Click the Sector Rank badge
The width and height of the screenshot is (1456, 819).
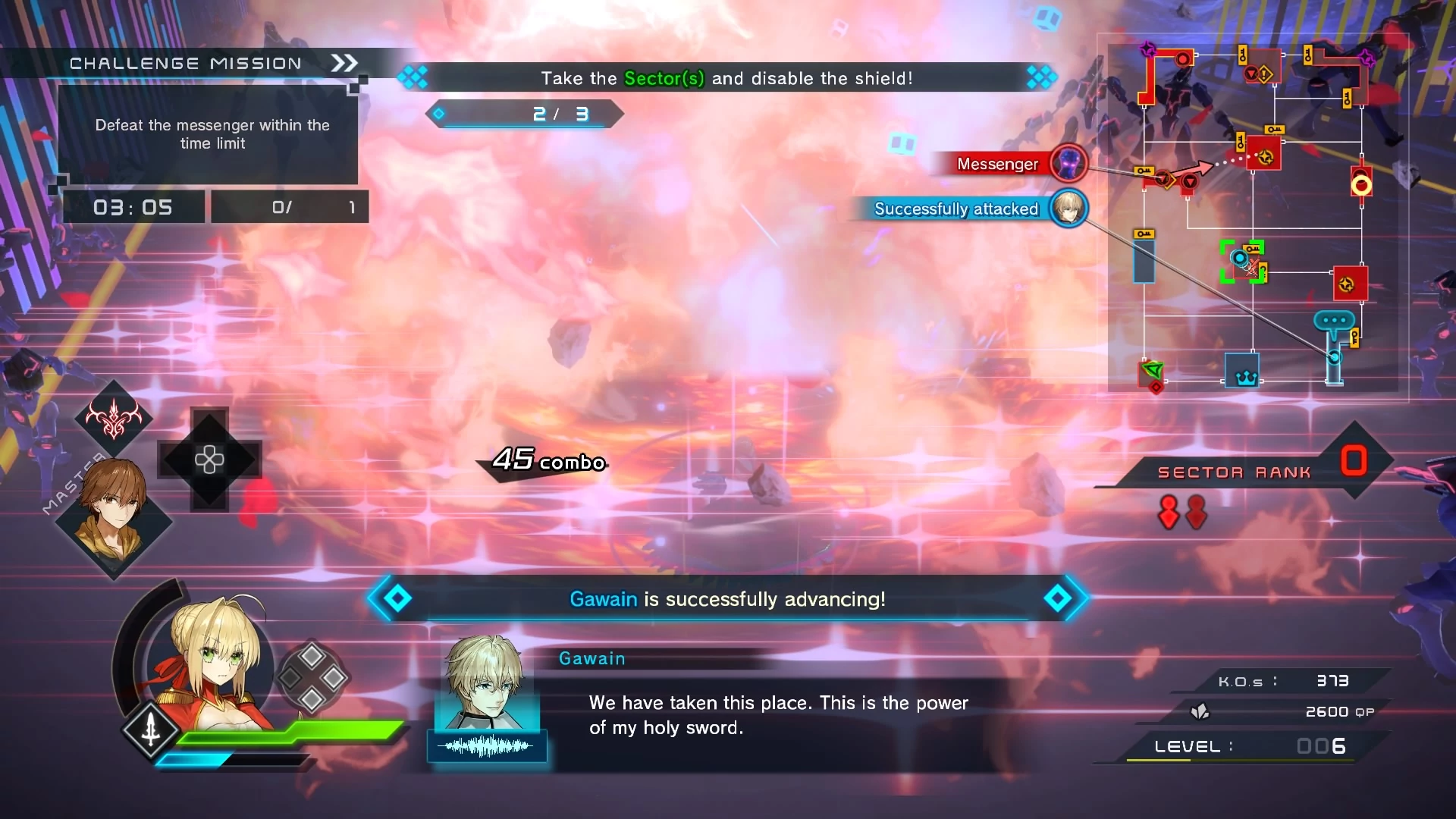point(1353,461)
